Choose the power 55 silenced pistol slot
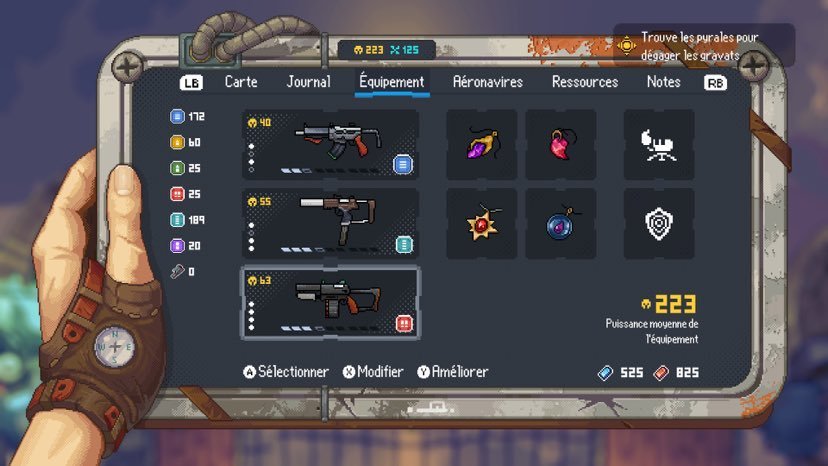828x466 pixels. coord(330,224)
